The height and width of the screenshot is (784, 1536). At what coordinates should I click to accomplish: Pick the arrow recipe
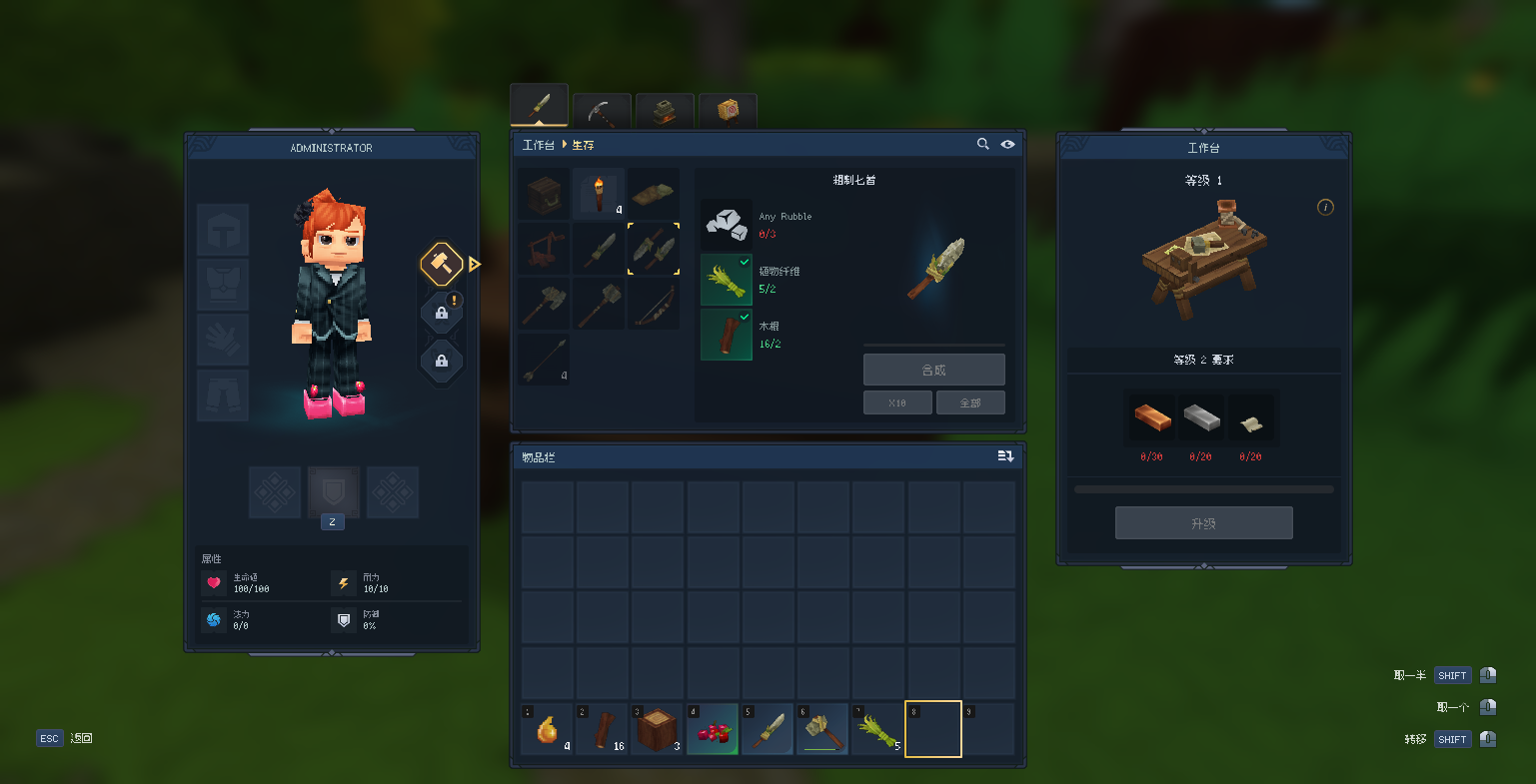click(x=545, y=358)
